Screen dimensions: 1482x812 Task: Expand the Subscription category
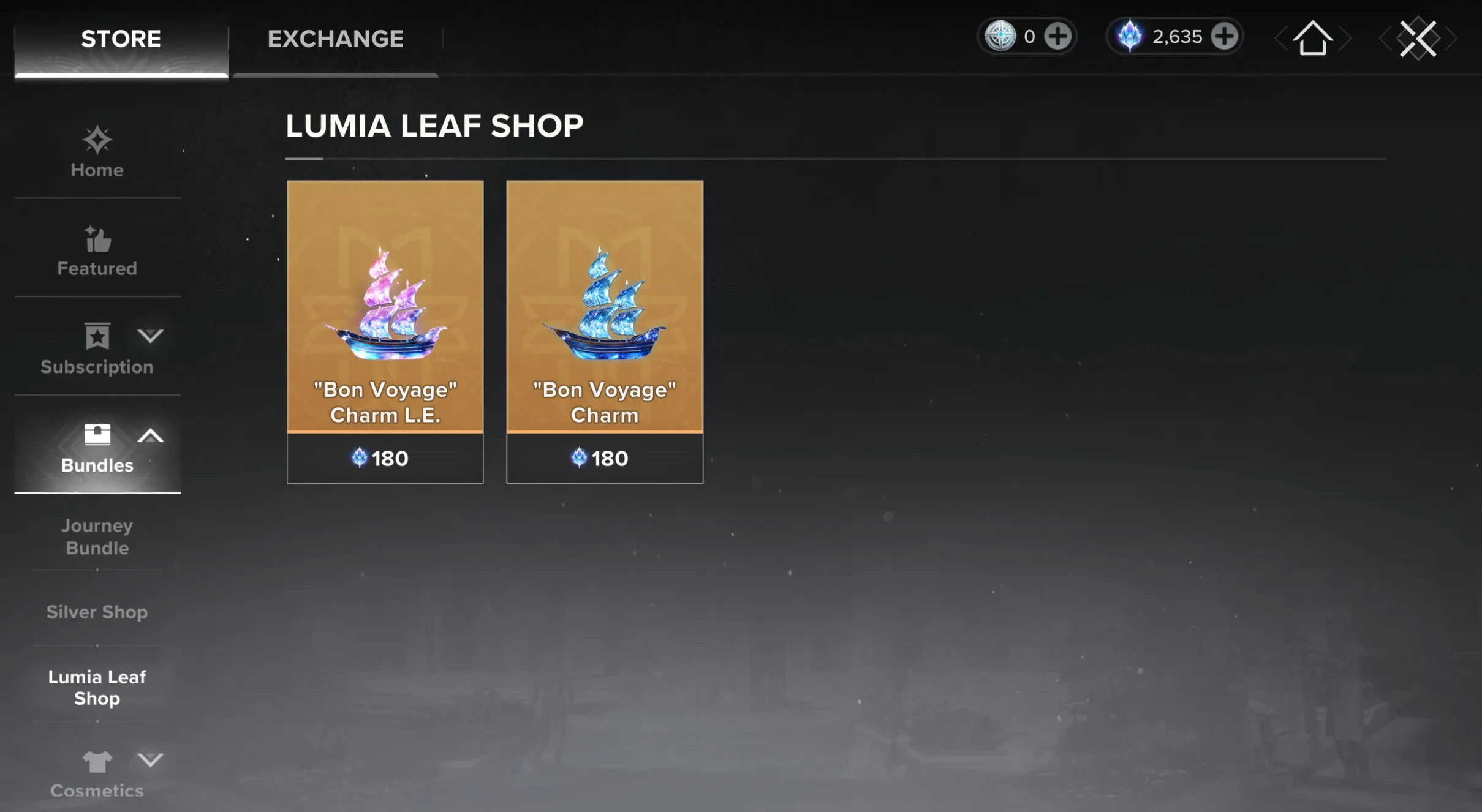pos(97,350)
